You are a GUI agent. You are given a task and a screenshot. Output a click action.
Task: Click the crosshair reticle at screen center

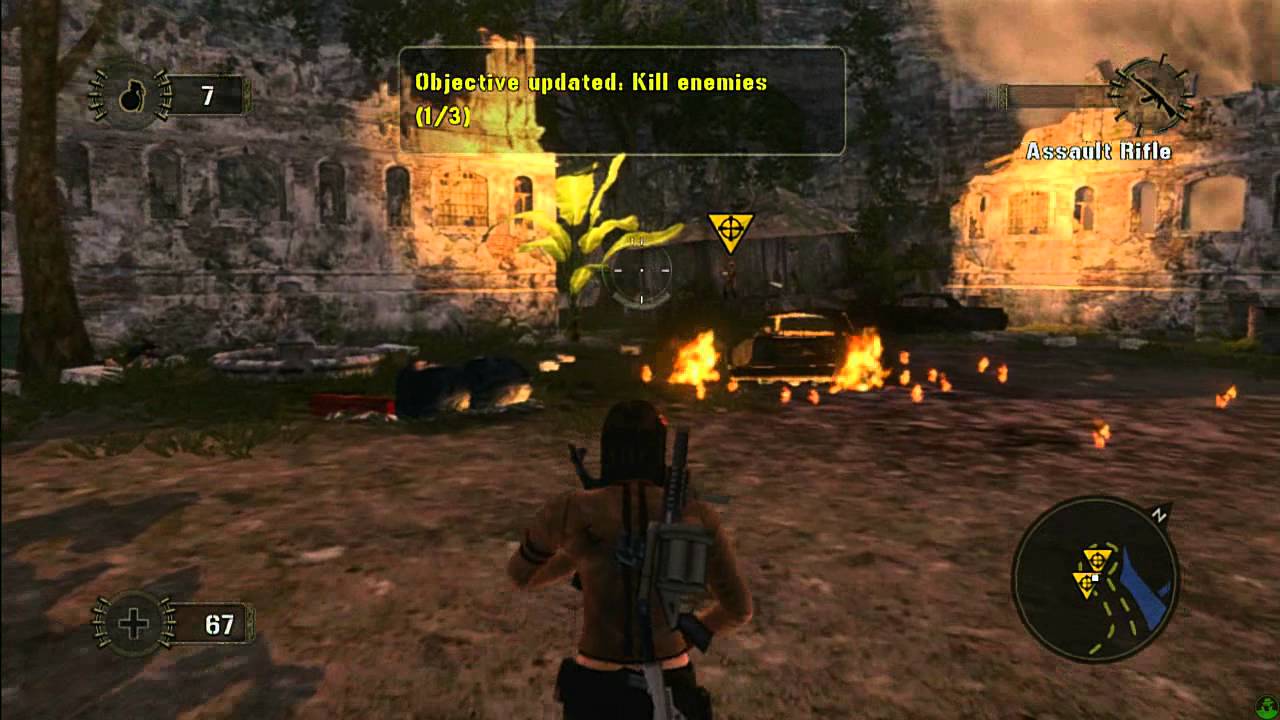[x=640, y=271]
